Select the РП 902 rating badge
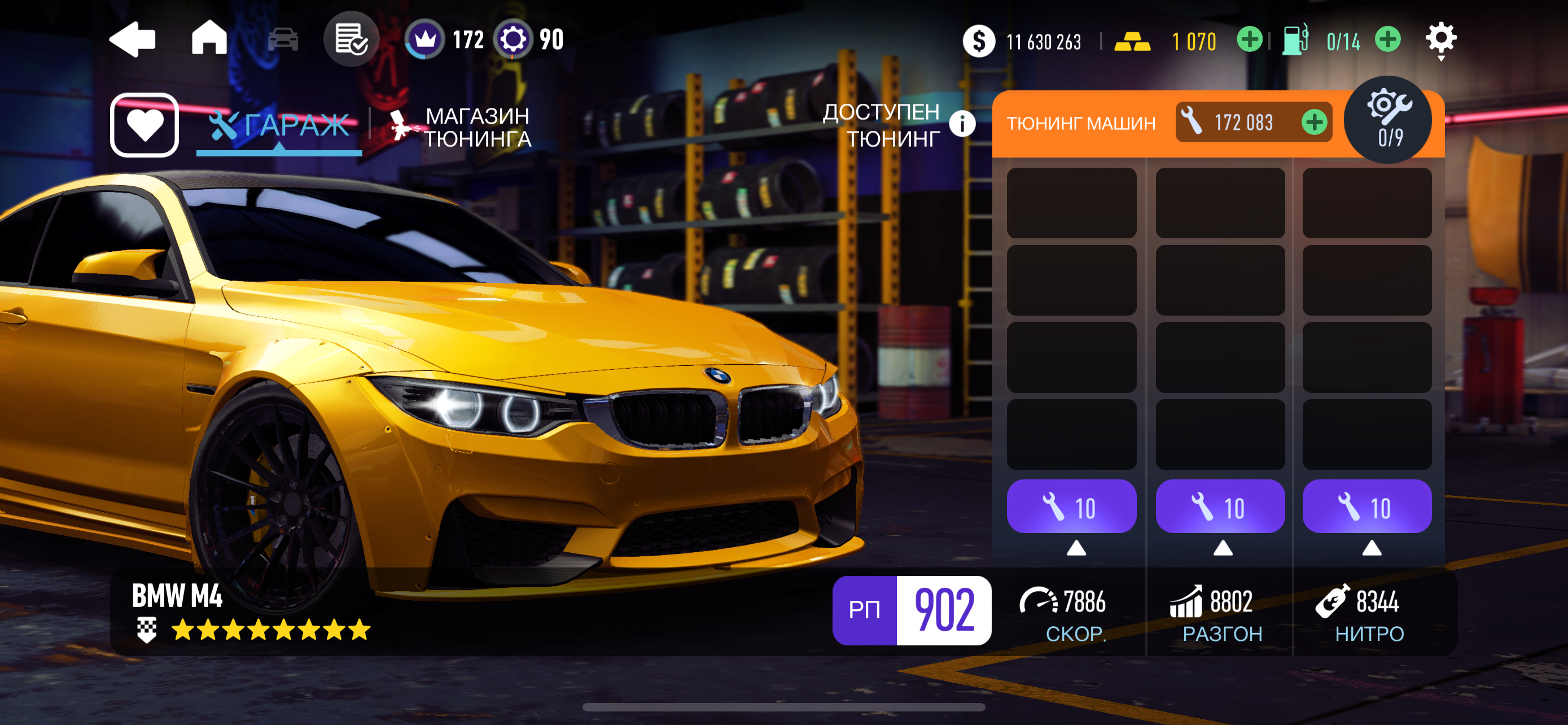Viewport: 1568px width, 725px height. pyautogui.click(x=911, y=609)
